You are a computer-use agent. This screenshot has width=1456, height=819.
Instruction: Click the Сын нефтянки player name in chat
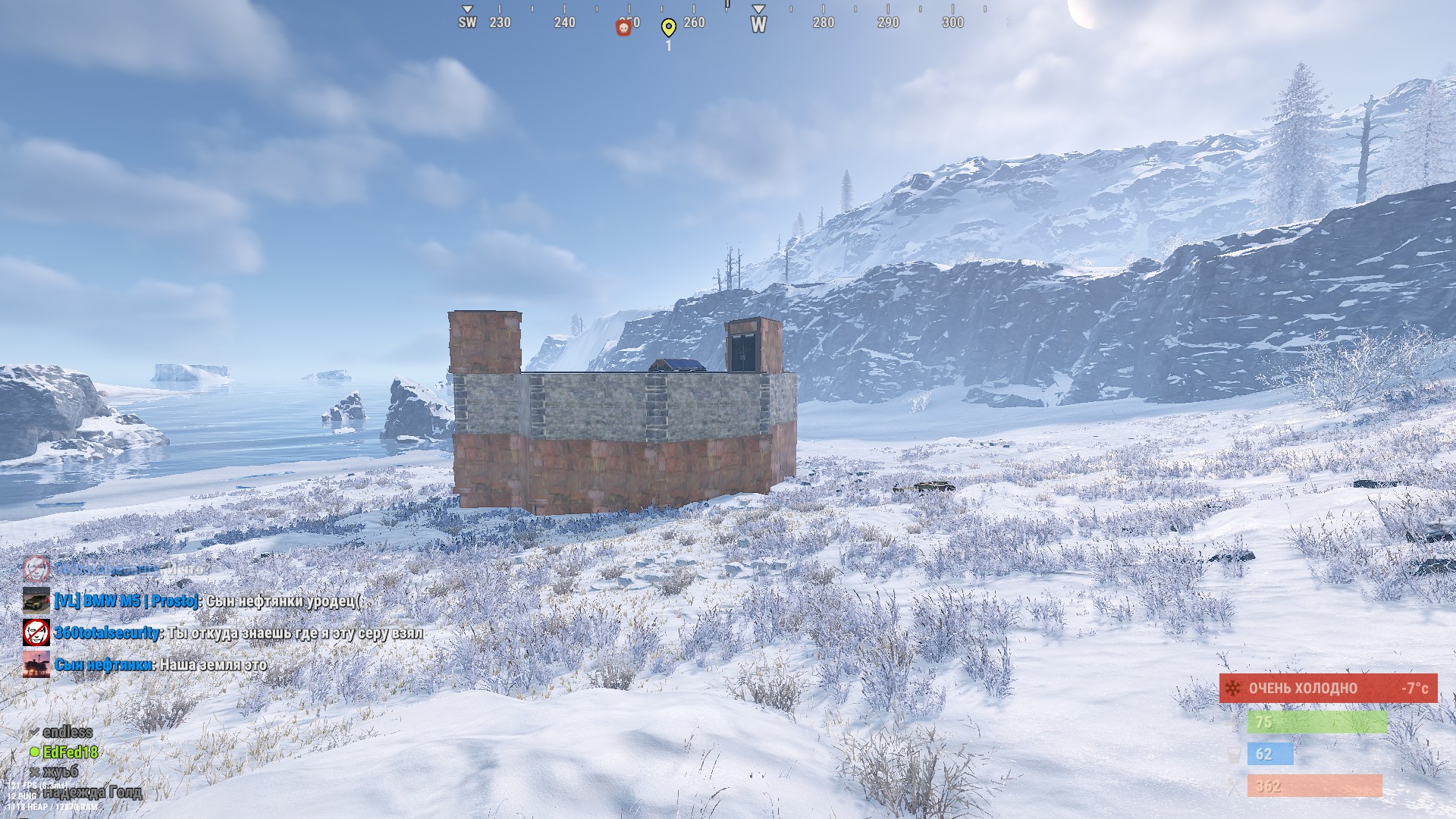coord(104,665)
